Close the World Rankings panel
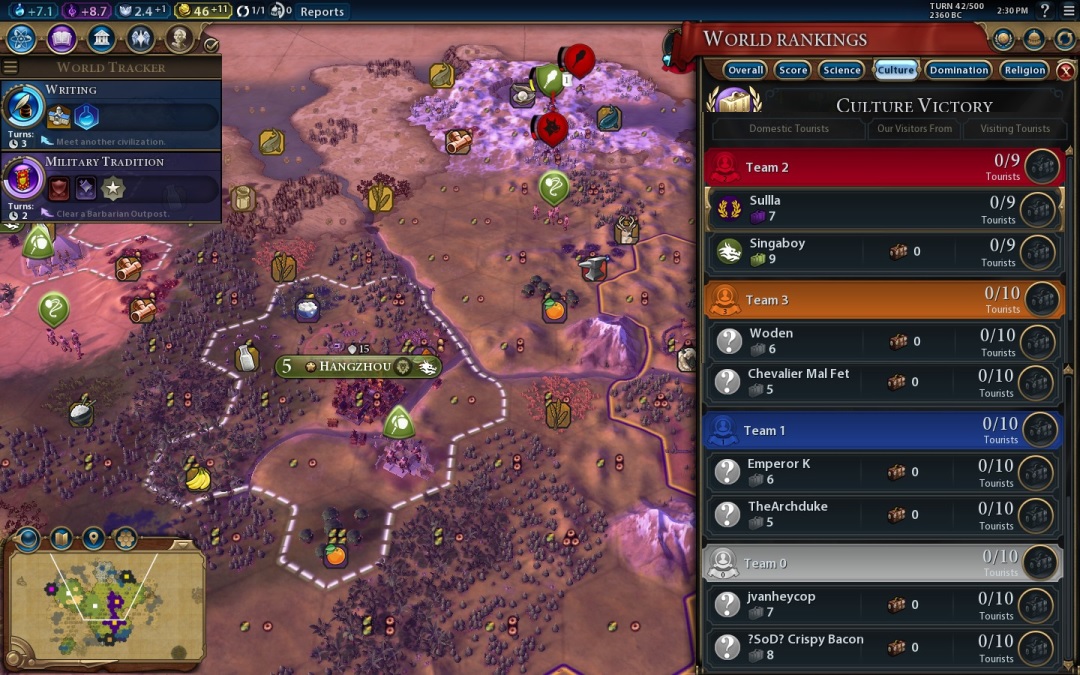The width and height of the screenshot is (1080, 675). 1066,71
